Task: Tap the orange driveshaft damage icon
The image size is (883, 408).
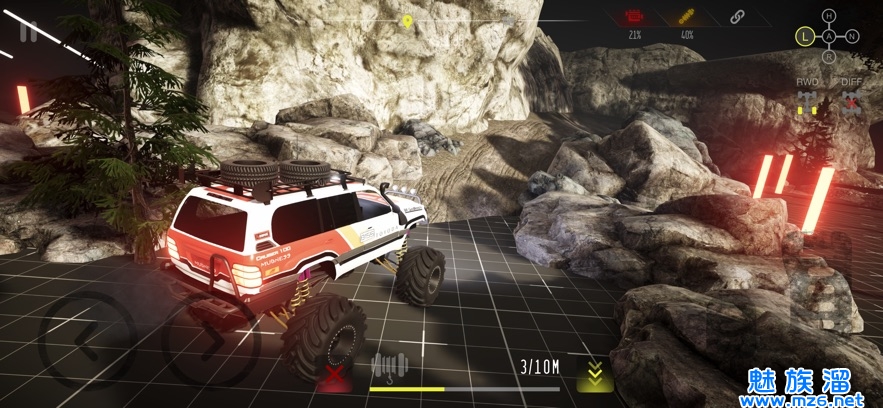Action: pos(687,17)
